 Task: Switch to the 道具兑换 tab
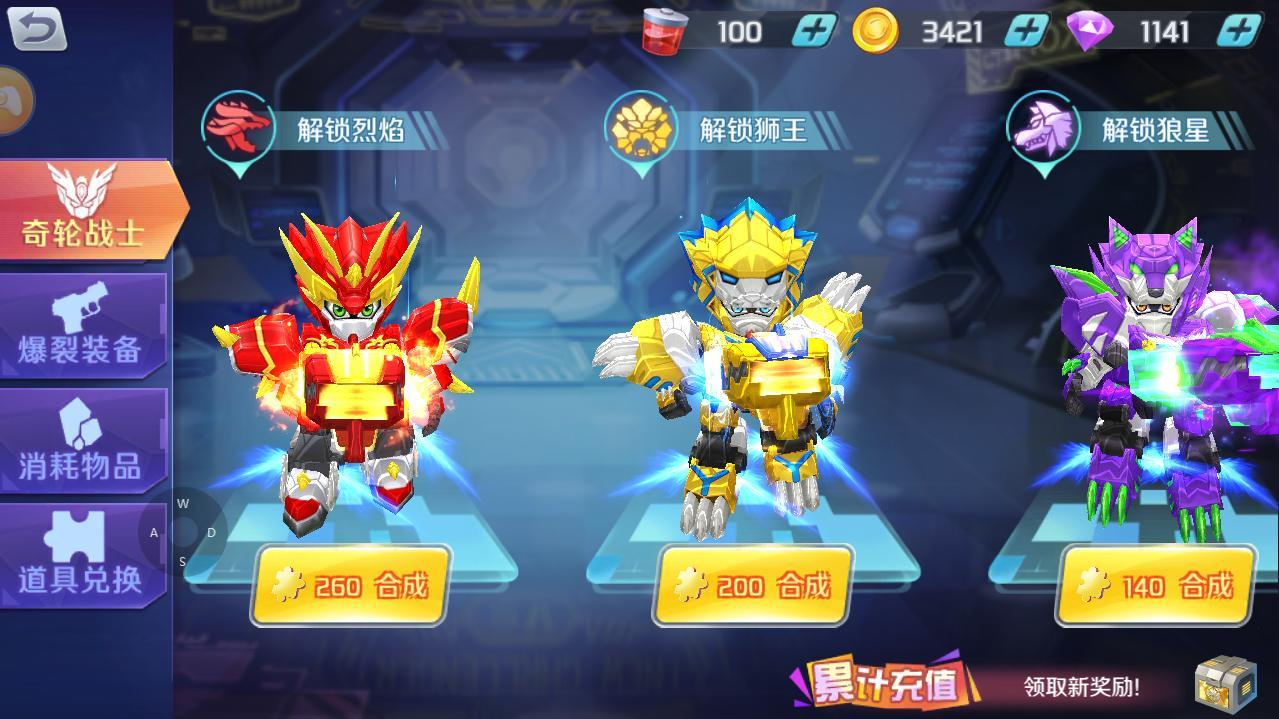(82, 556)
